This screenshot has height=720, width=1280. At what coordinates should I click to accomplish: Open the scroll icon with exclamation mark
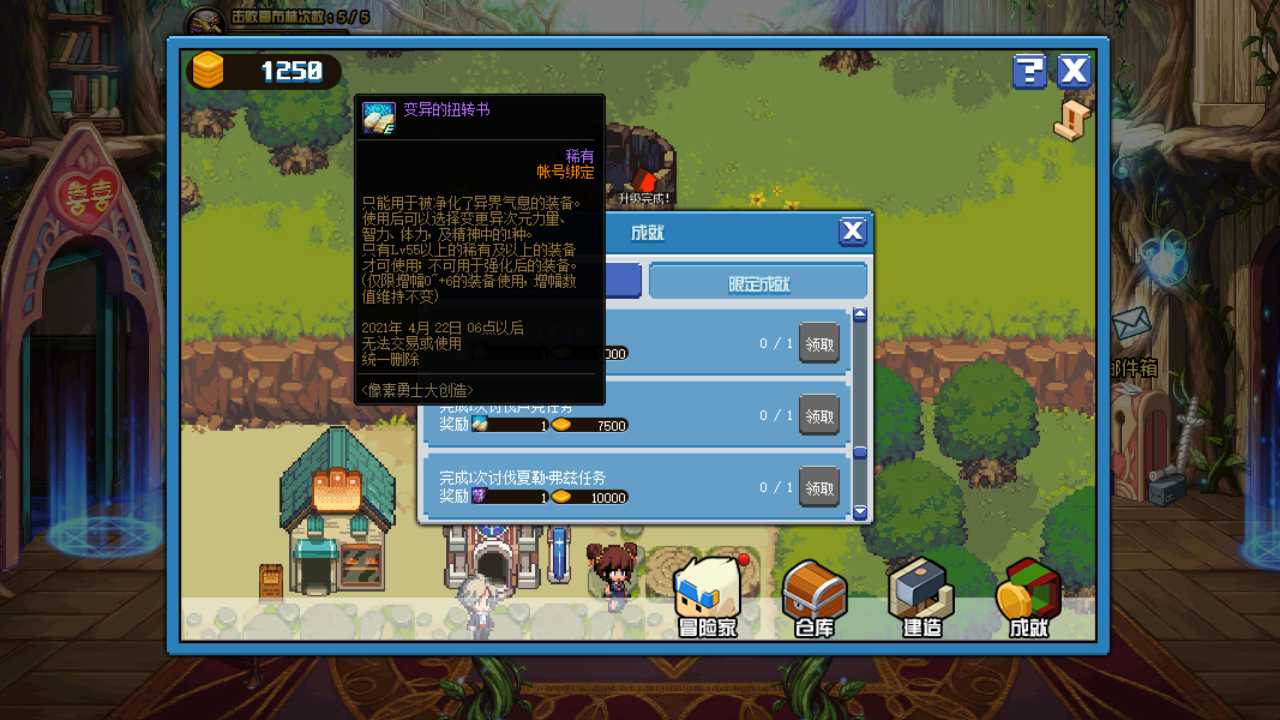pyautogui.click(x=1071, y=121)
